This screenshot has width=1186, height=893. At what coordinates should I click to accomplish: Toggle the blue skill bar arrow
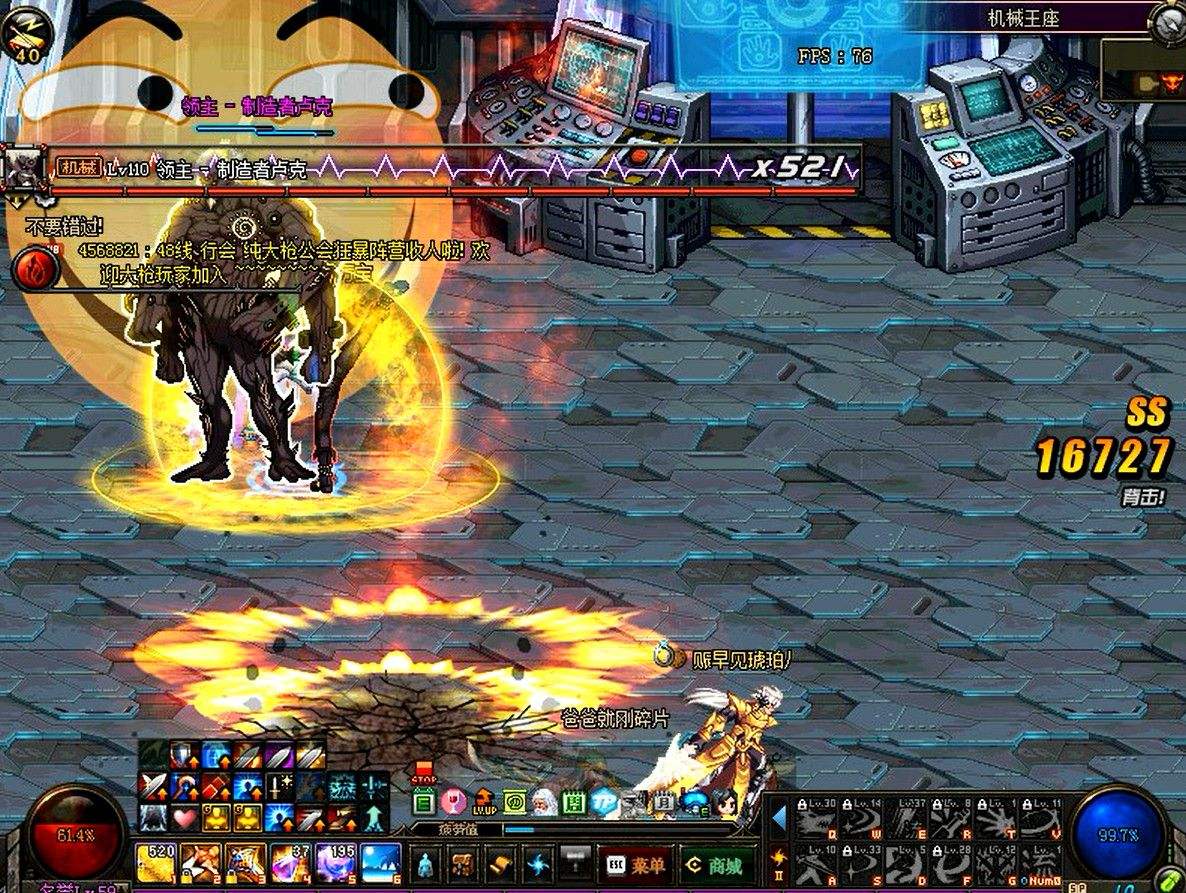(779, 819)
